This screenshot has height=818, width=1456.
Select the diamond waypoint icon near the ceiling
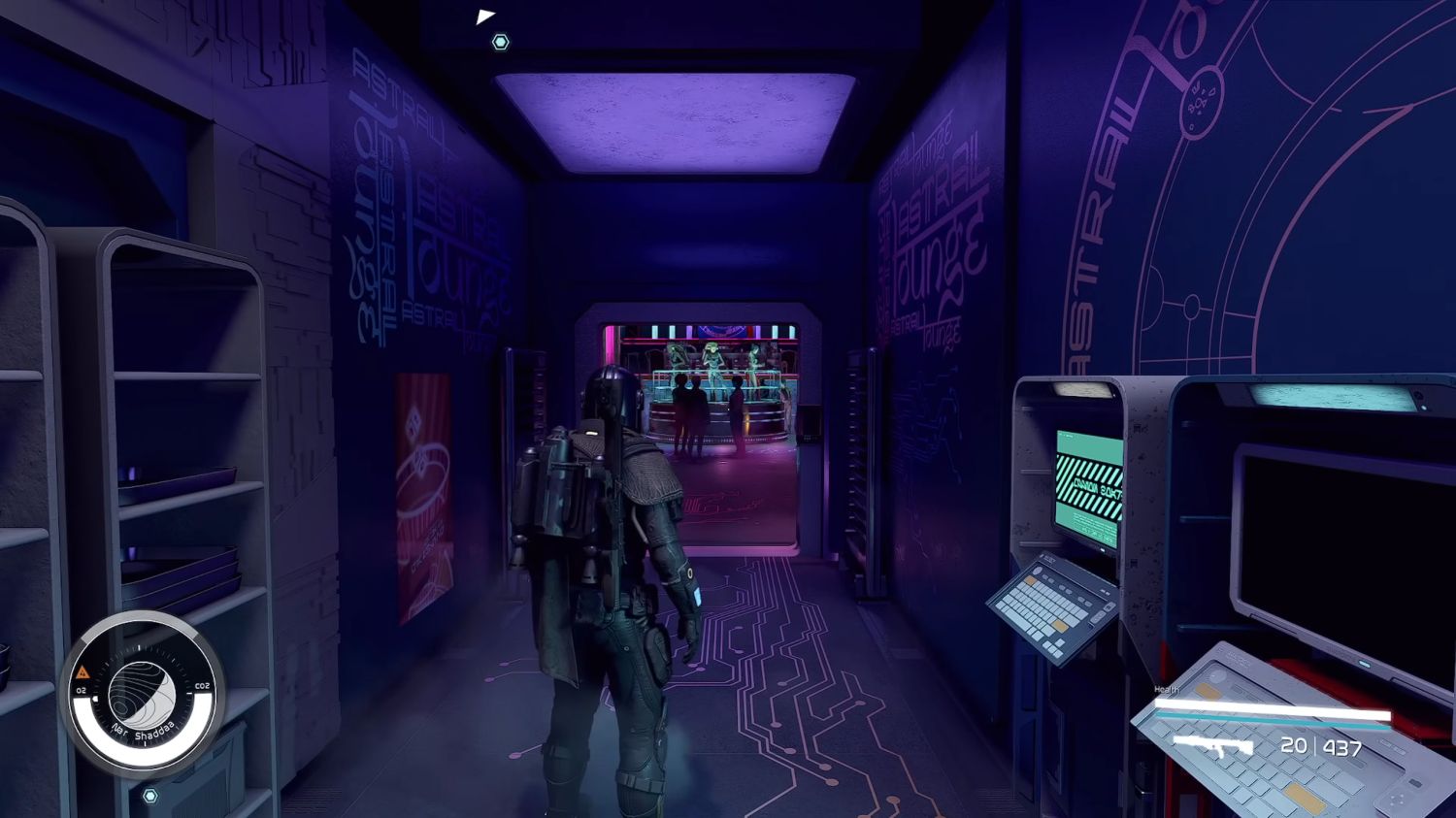click(500, 42)
